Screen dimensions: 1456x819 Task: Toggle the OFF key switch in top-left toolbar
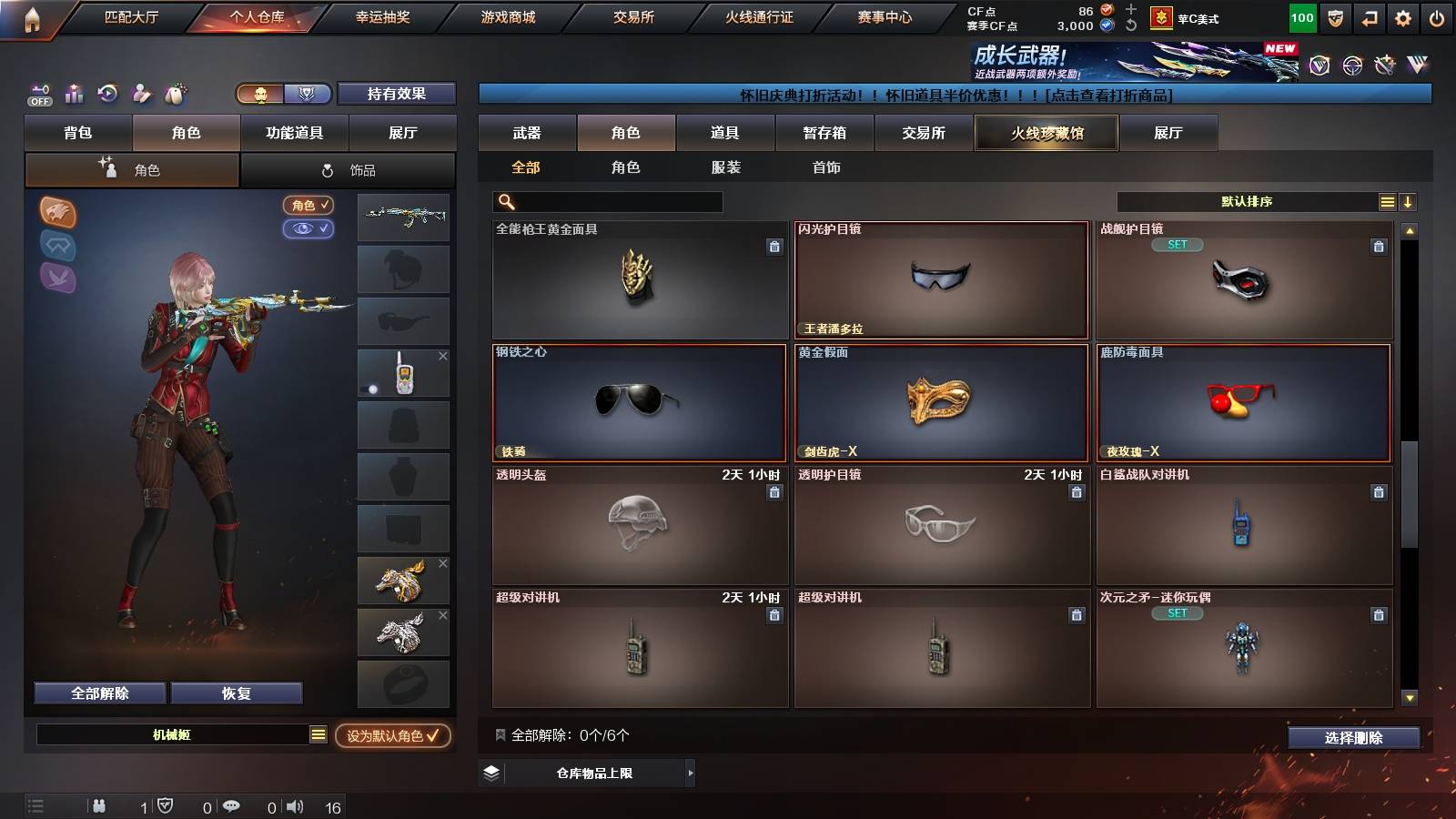(x=38, y=94)
